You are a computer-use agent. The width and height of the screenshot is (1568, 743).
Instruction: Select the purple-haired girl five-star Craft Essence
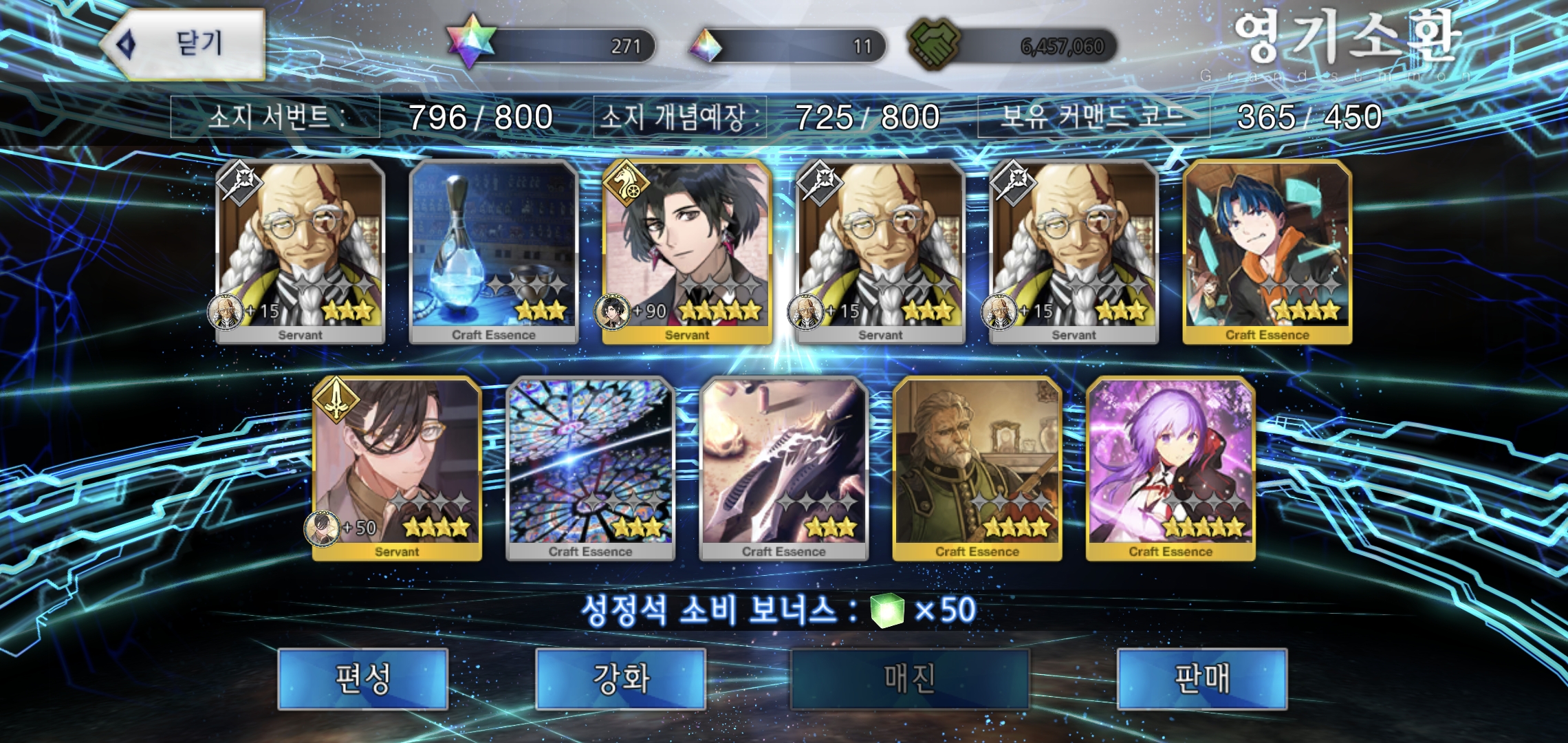(1170, 469)
